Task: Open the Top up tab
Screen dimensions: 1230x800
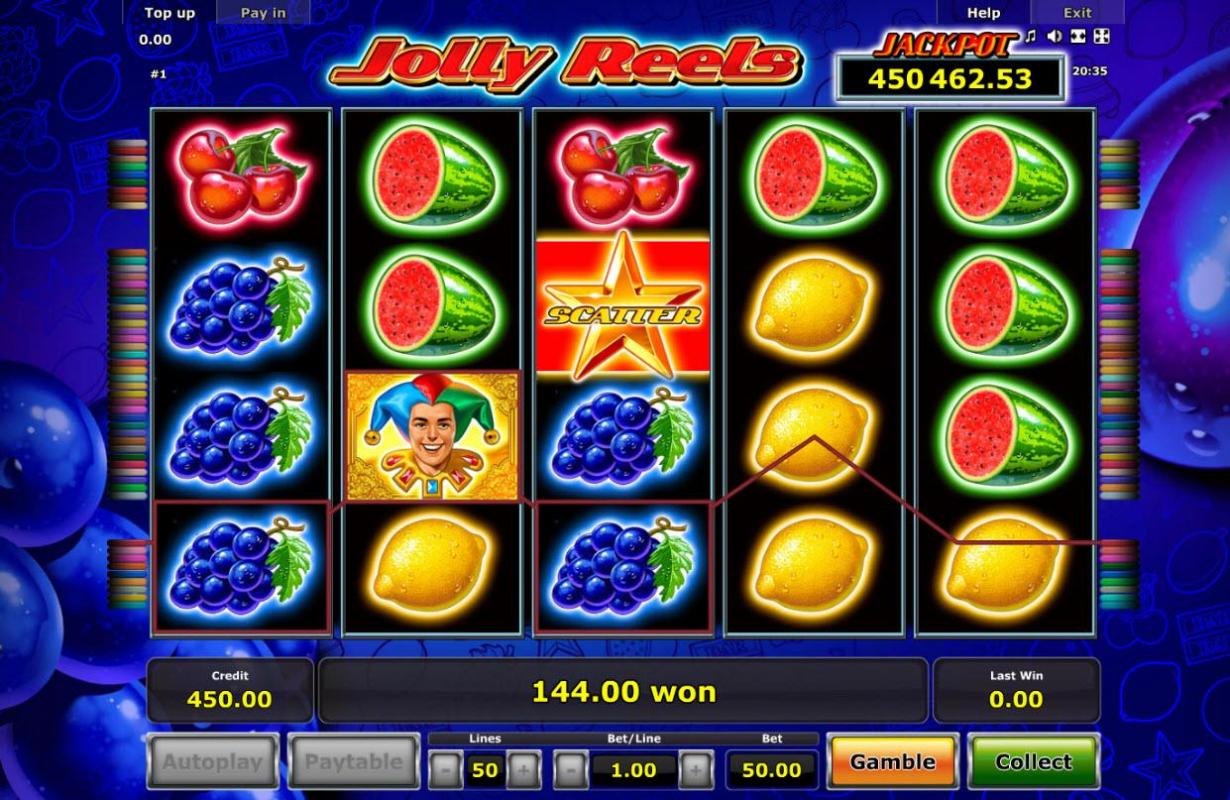Action: tap(169, 13)
